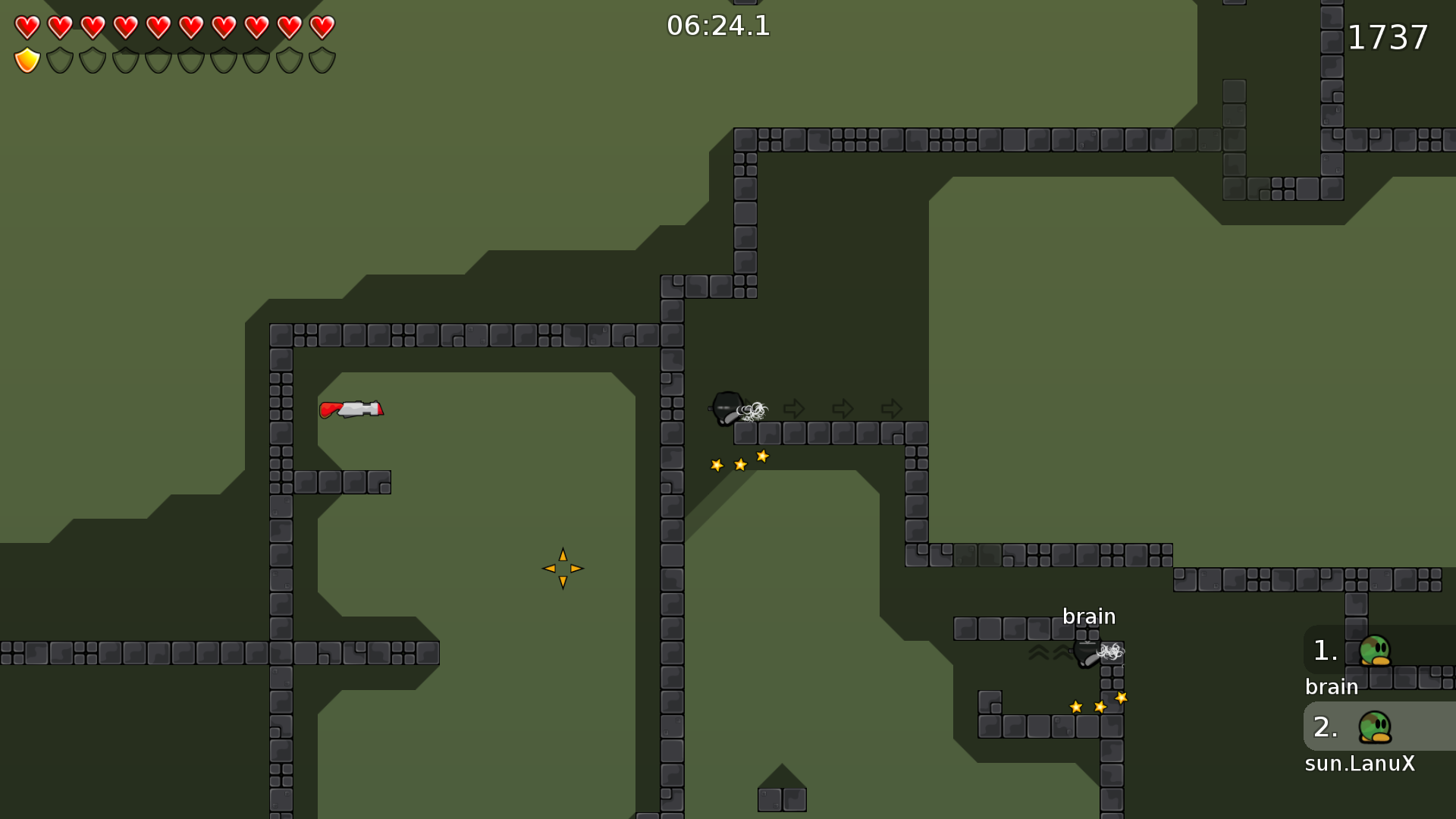Click the score counter reading 1737

[x=1388, y=38]
